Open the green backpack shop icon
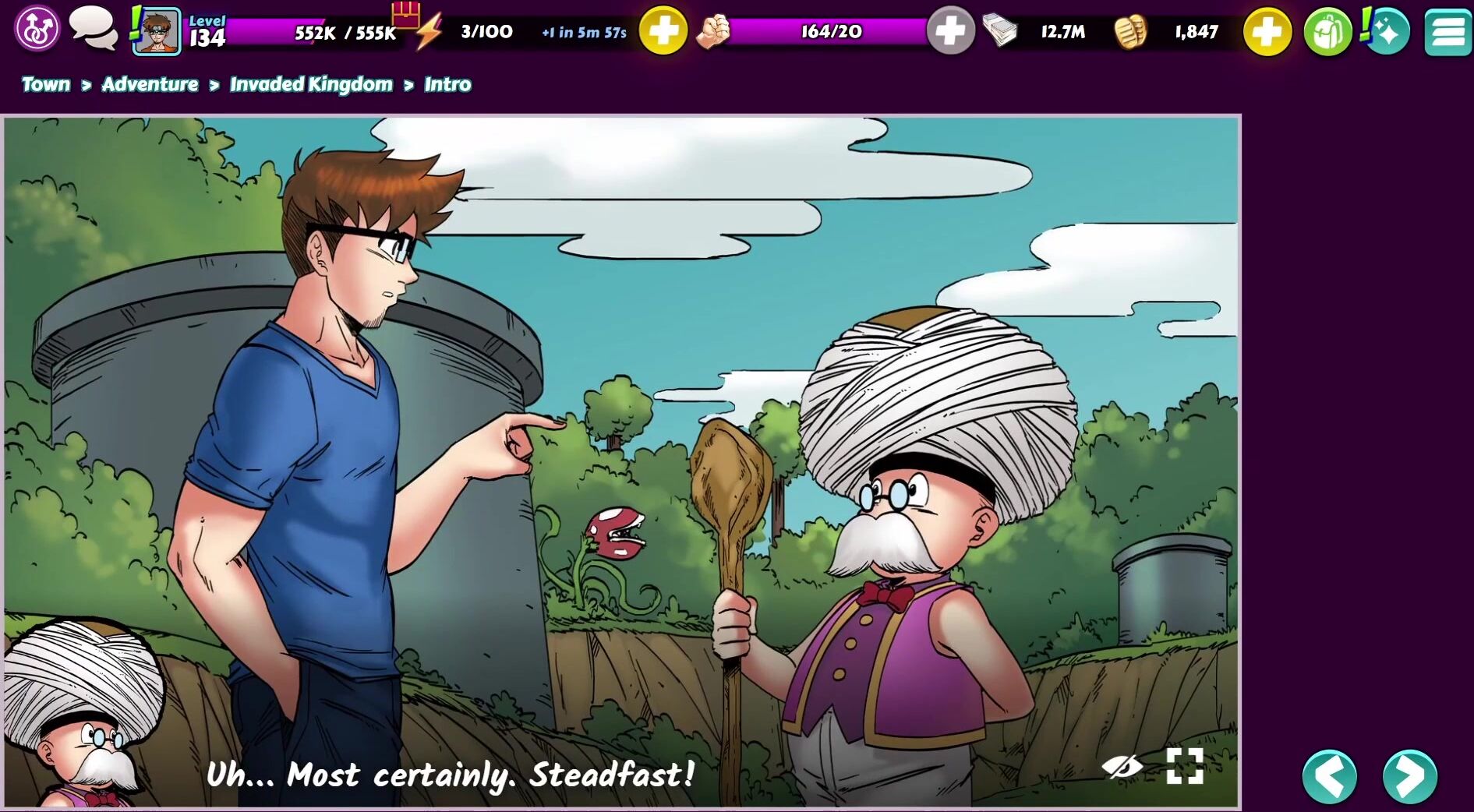Screen dimensions: 1474x812 1327,32
